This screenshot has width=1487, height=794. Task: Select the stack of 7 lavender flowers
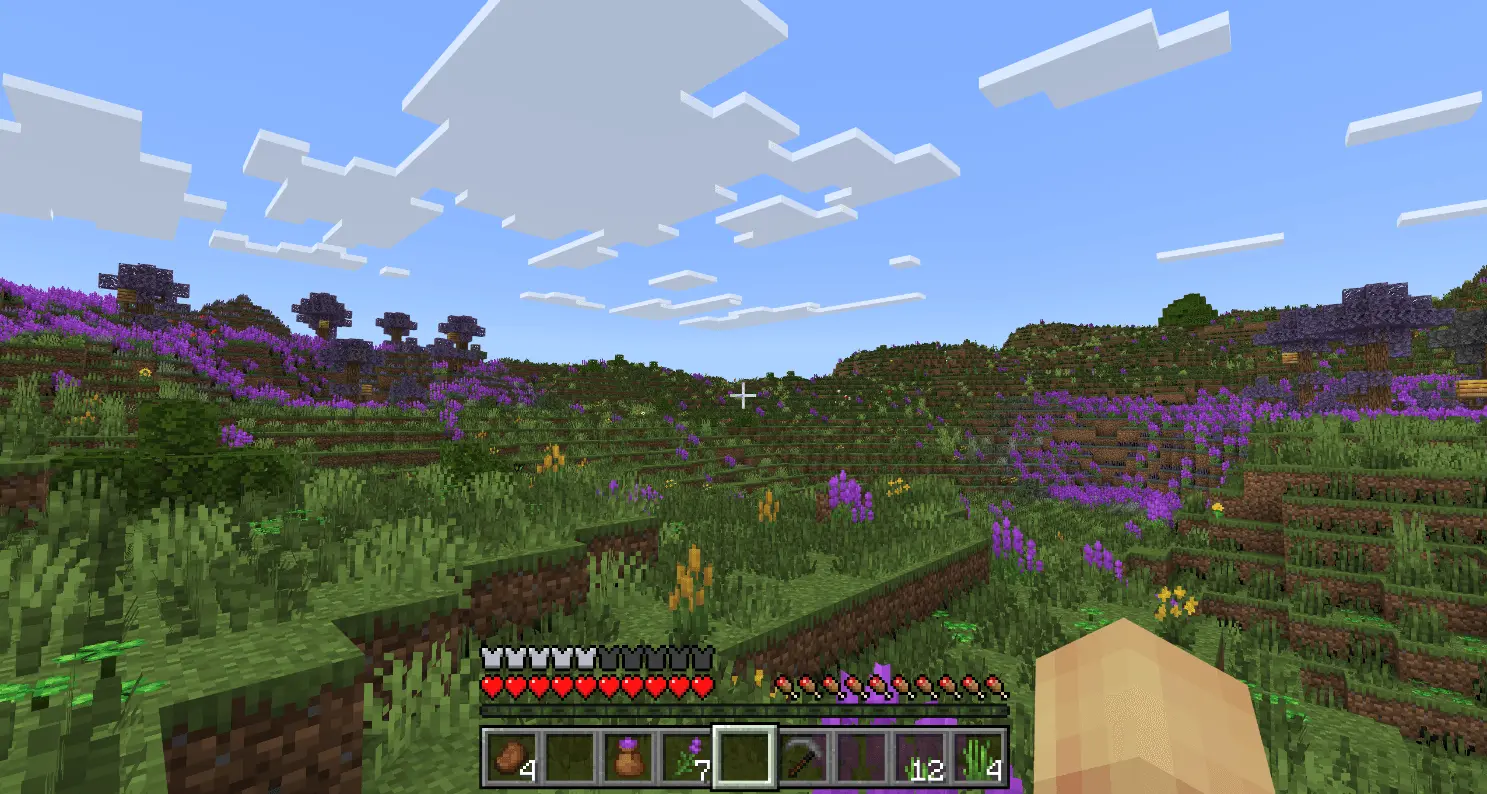[686, 757]
